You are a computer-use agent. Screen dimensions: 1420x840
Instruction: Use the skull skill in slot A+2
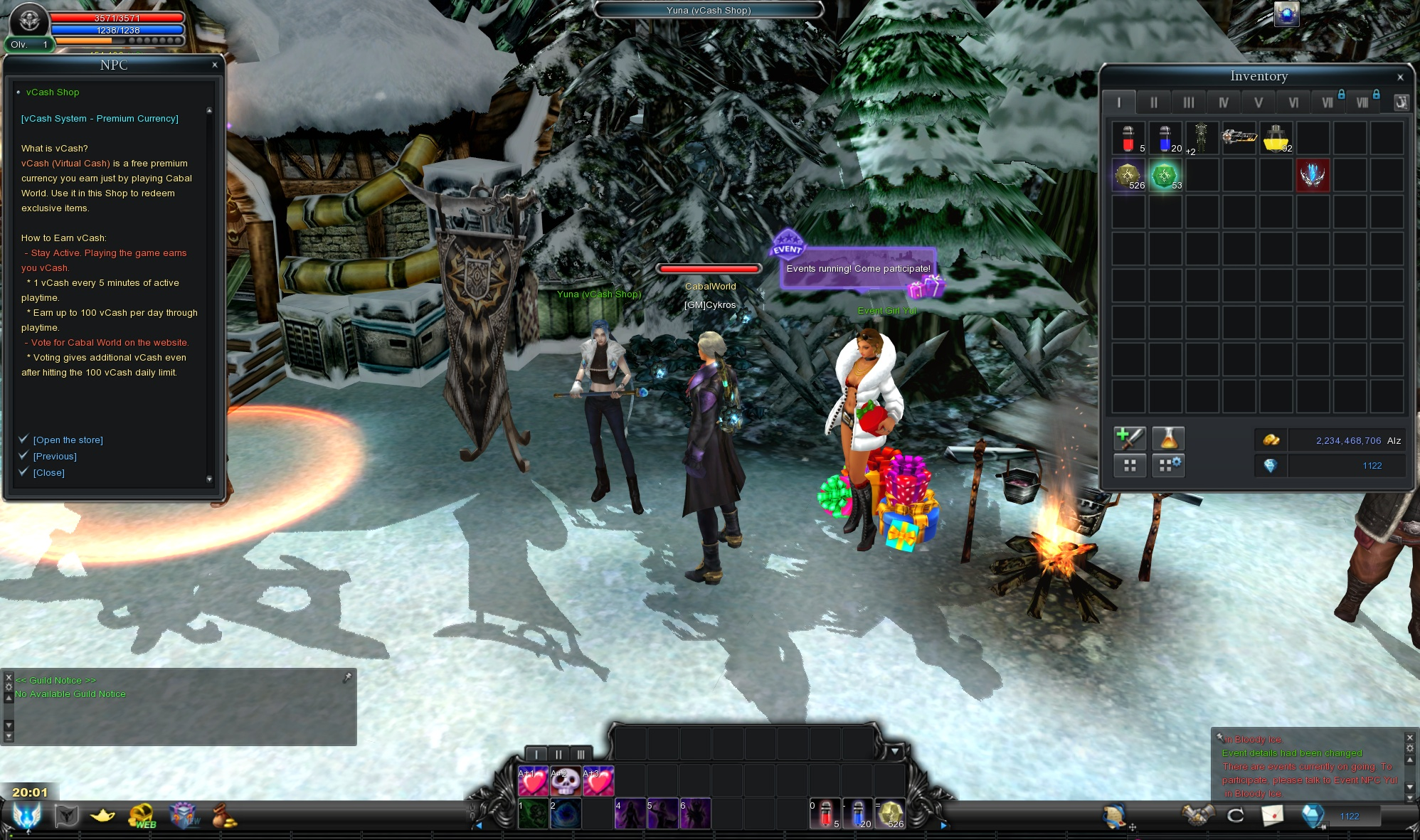click(566, 782)
